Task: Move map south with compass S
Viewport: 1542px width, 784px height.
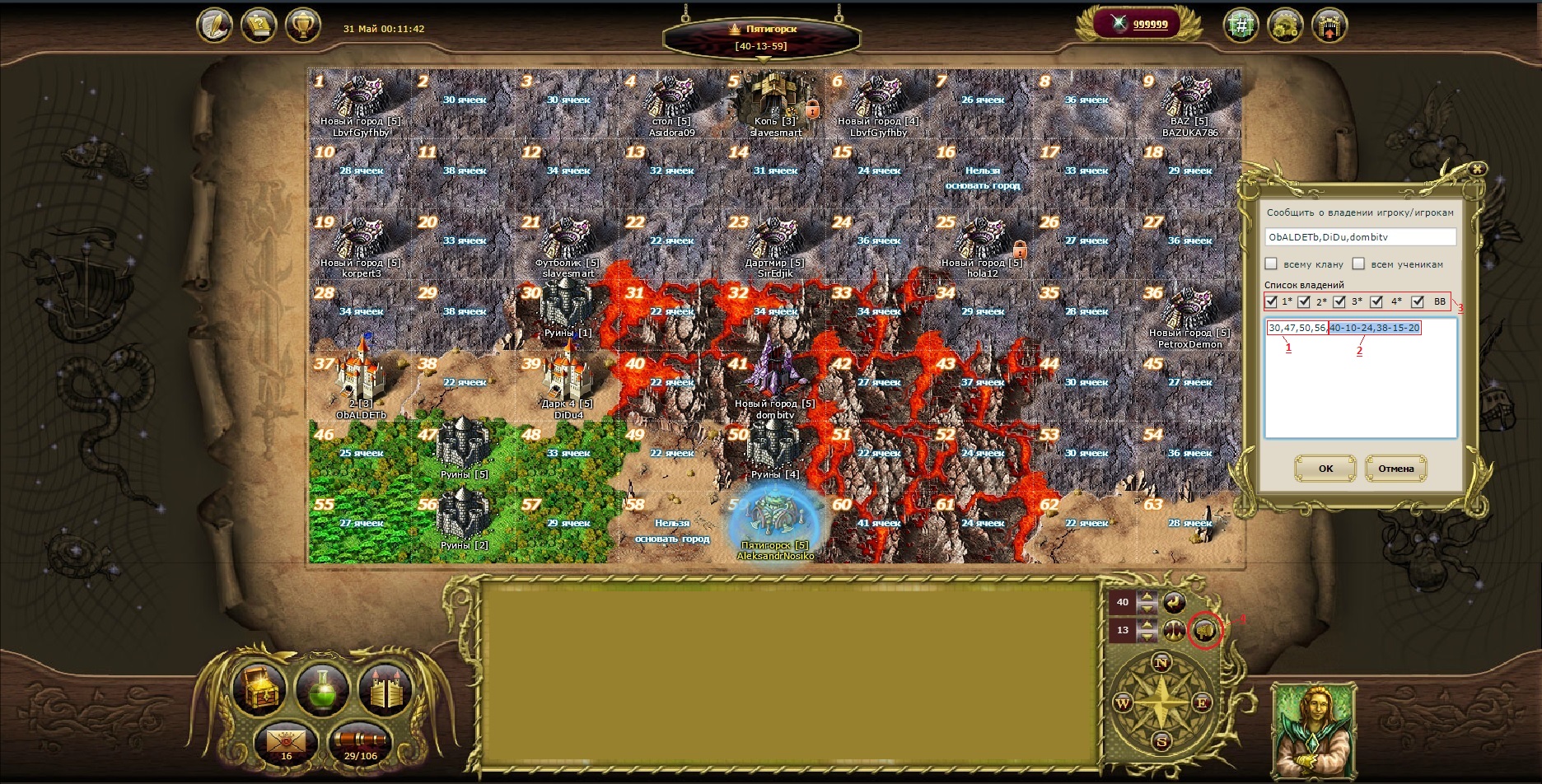Action: [x=1161, y=741]
